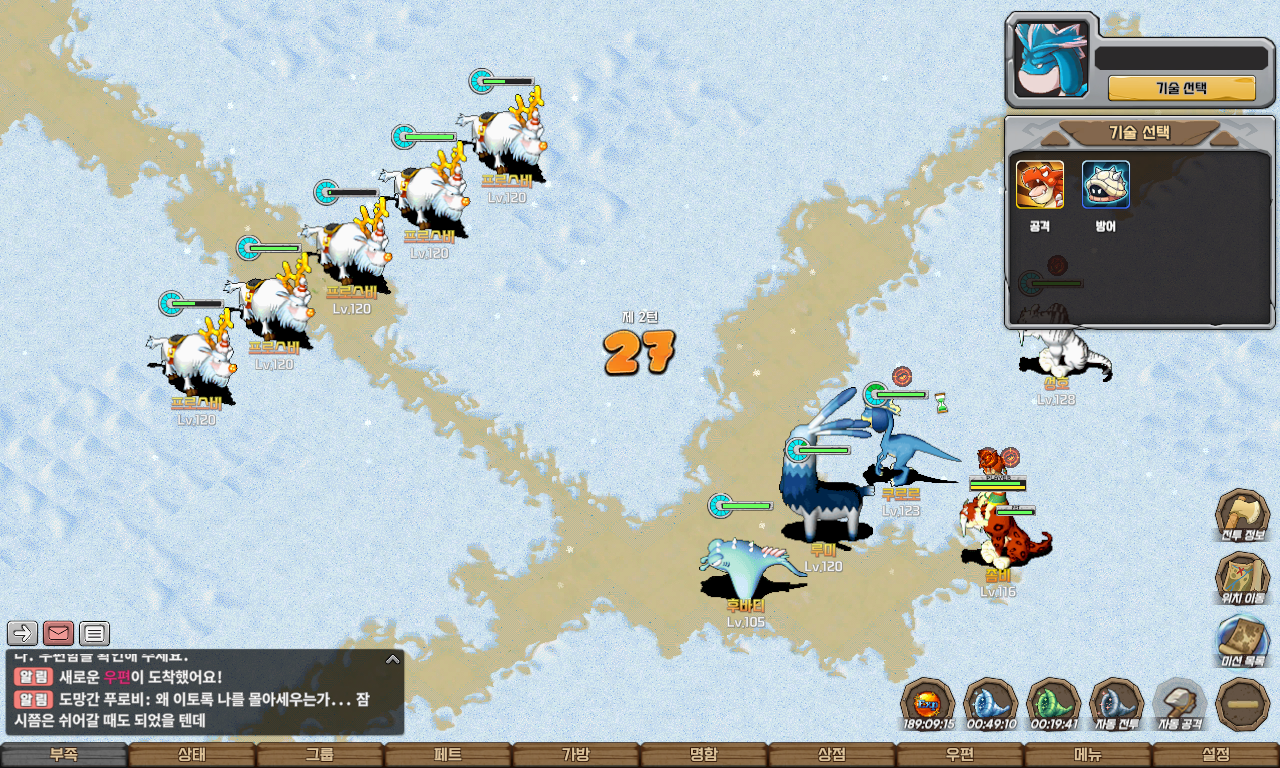Click the arrow button above the chat
This screenshot has height=768, width=1280.
tap(23, 633)
